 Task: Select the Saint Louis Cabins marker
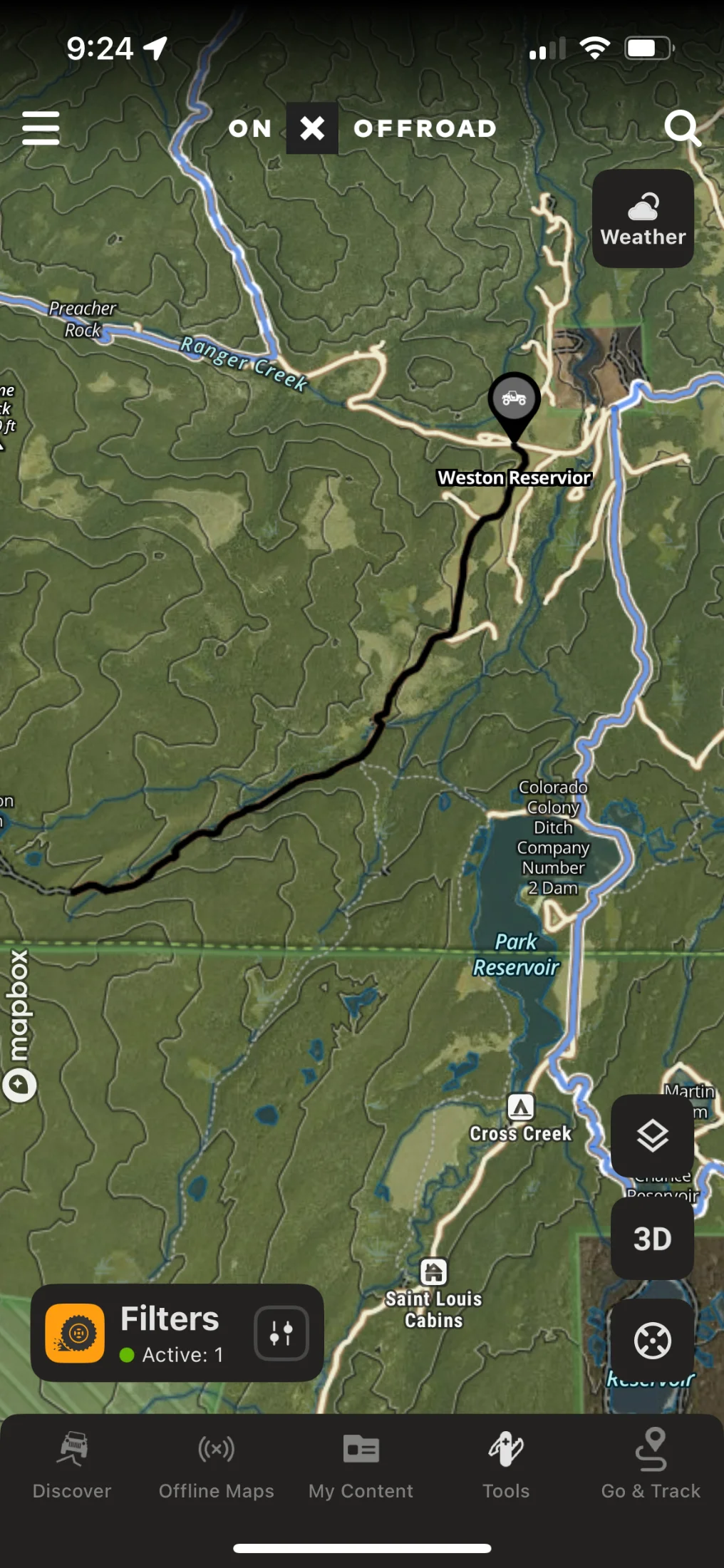pos(433,1272)
